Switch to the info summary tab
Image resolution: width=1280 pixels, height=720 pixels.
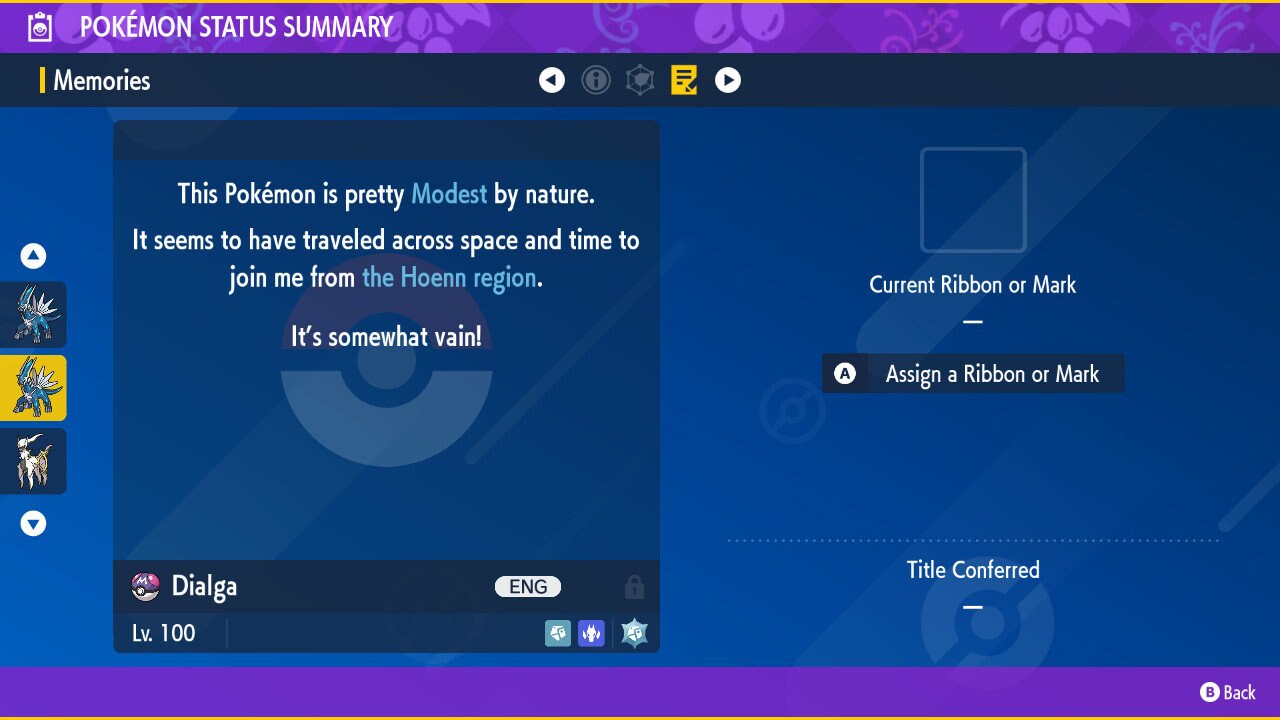596,80
